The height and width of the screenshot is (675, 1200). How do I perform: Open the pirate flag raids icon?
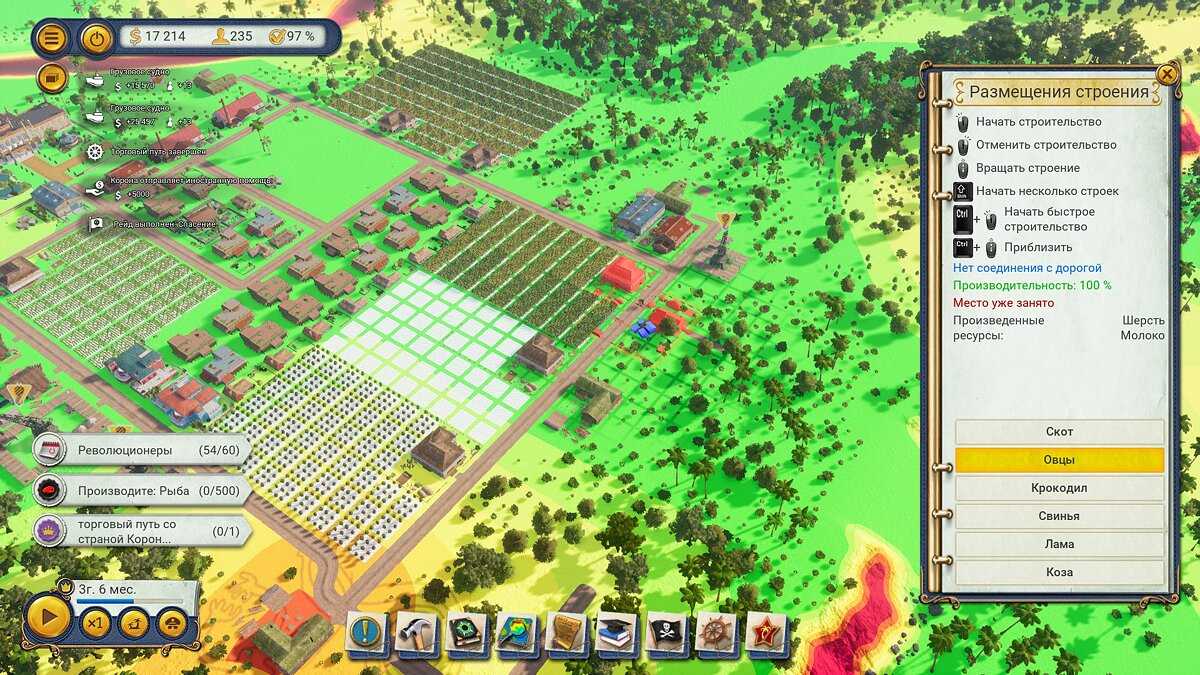pos(667,632)
